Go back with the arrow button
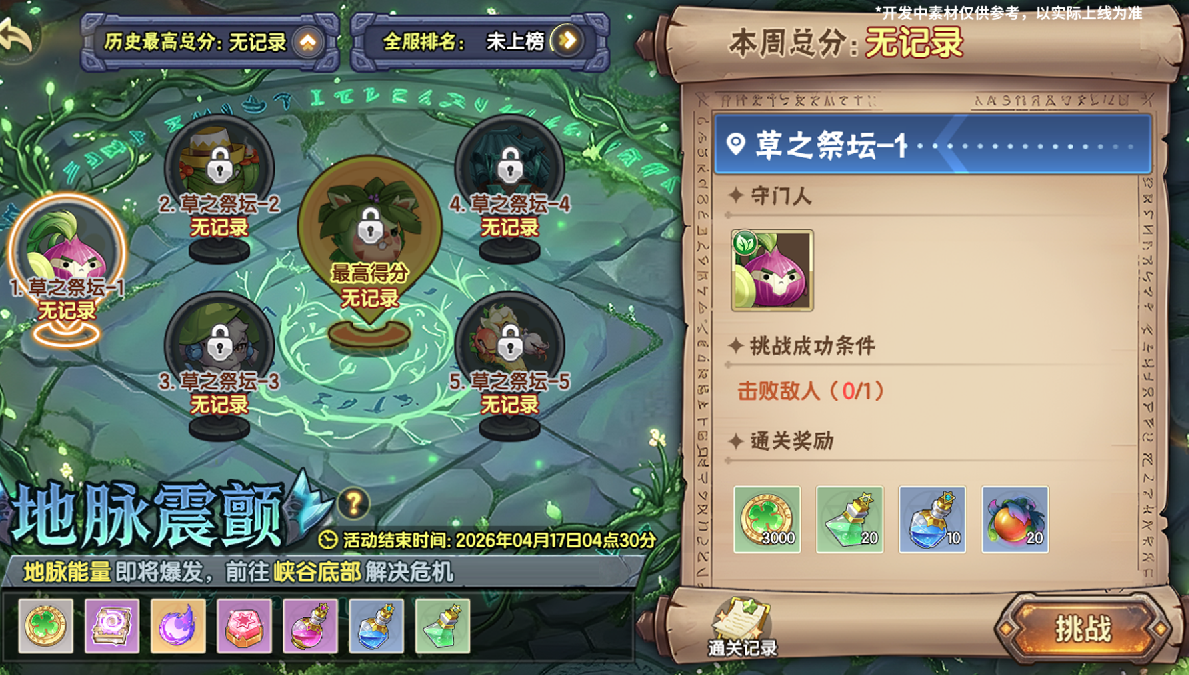Viewport: 1189px width, 675px height. [x=17, y=36]
